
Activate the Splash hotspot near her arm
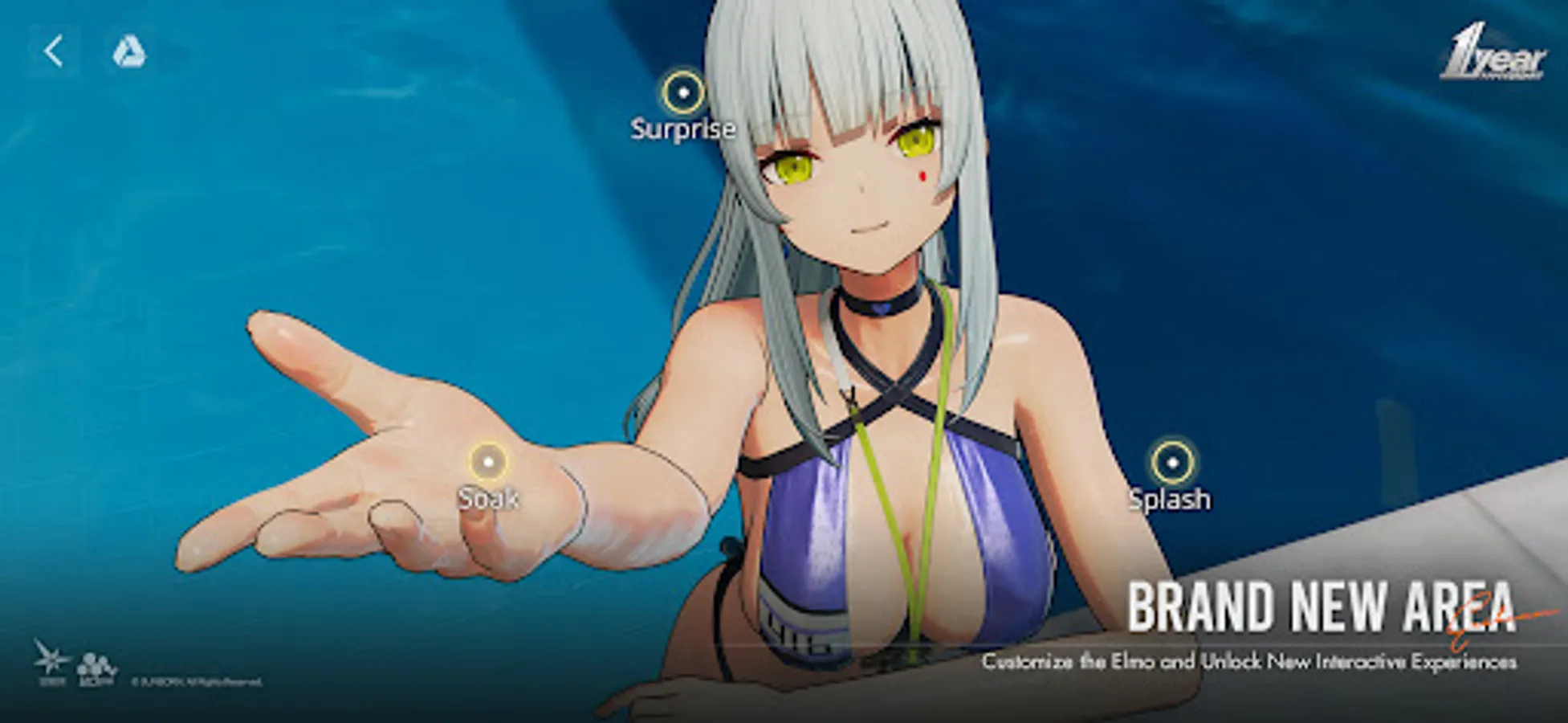pyautogui.click(x=1171, y=462)
